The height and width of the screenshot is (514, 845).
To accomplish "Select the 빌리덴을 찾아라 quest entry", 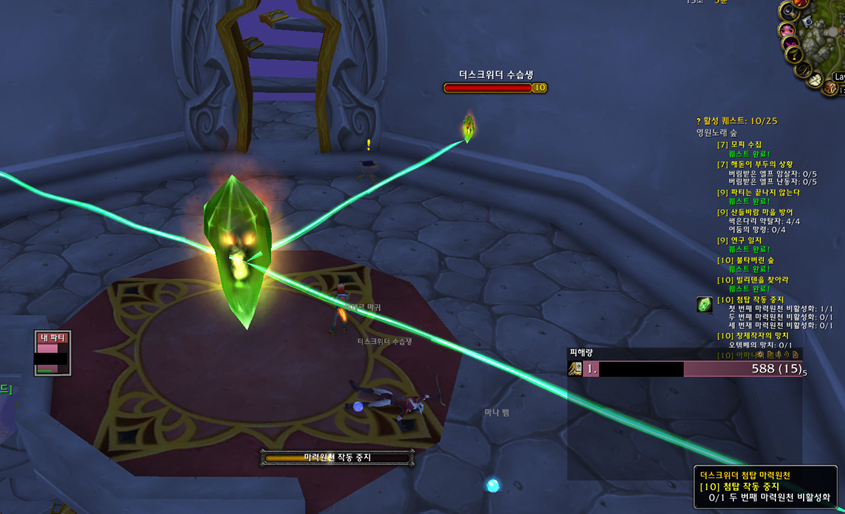I will (754, 280).
